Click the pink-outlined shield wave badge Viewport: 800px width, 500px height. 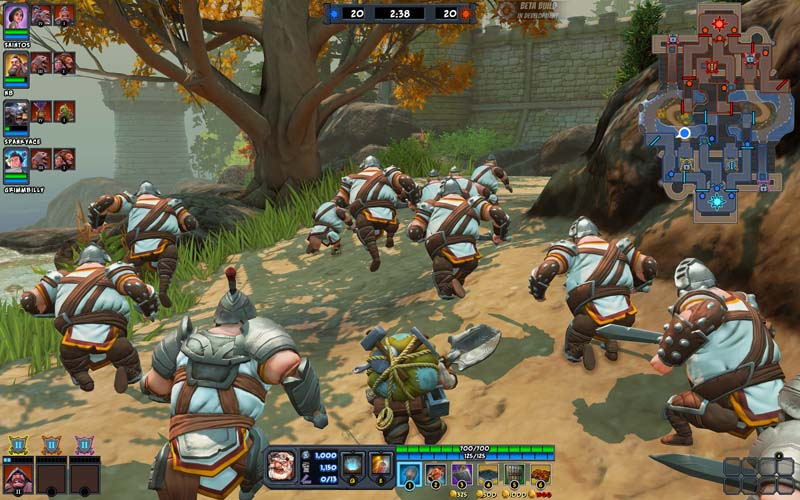84,444
